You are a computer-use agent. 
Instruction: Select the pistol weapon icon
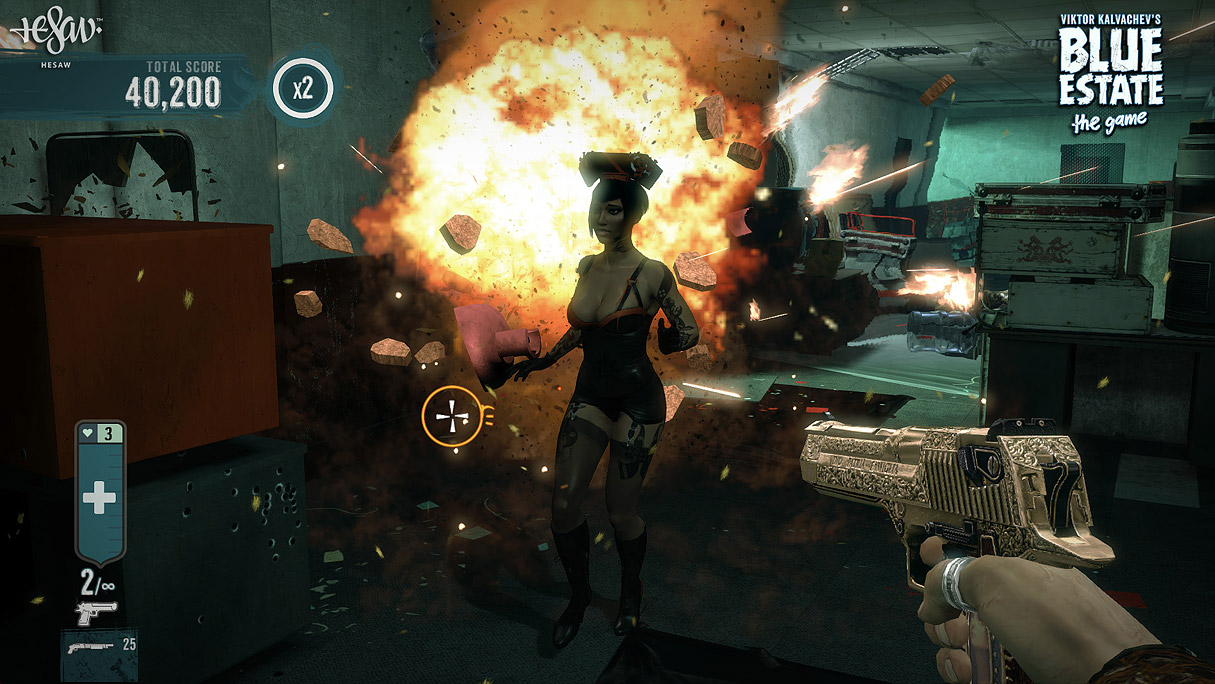96,610
